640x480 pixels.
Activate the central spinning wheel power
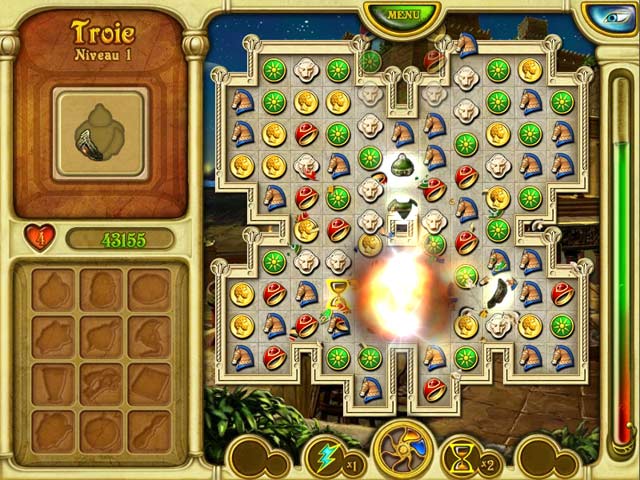coord(402,451)
